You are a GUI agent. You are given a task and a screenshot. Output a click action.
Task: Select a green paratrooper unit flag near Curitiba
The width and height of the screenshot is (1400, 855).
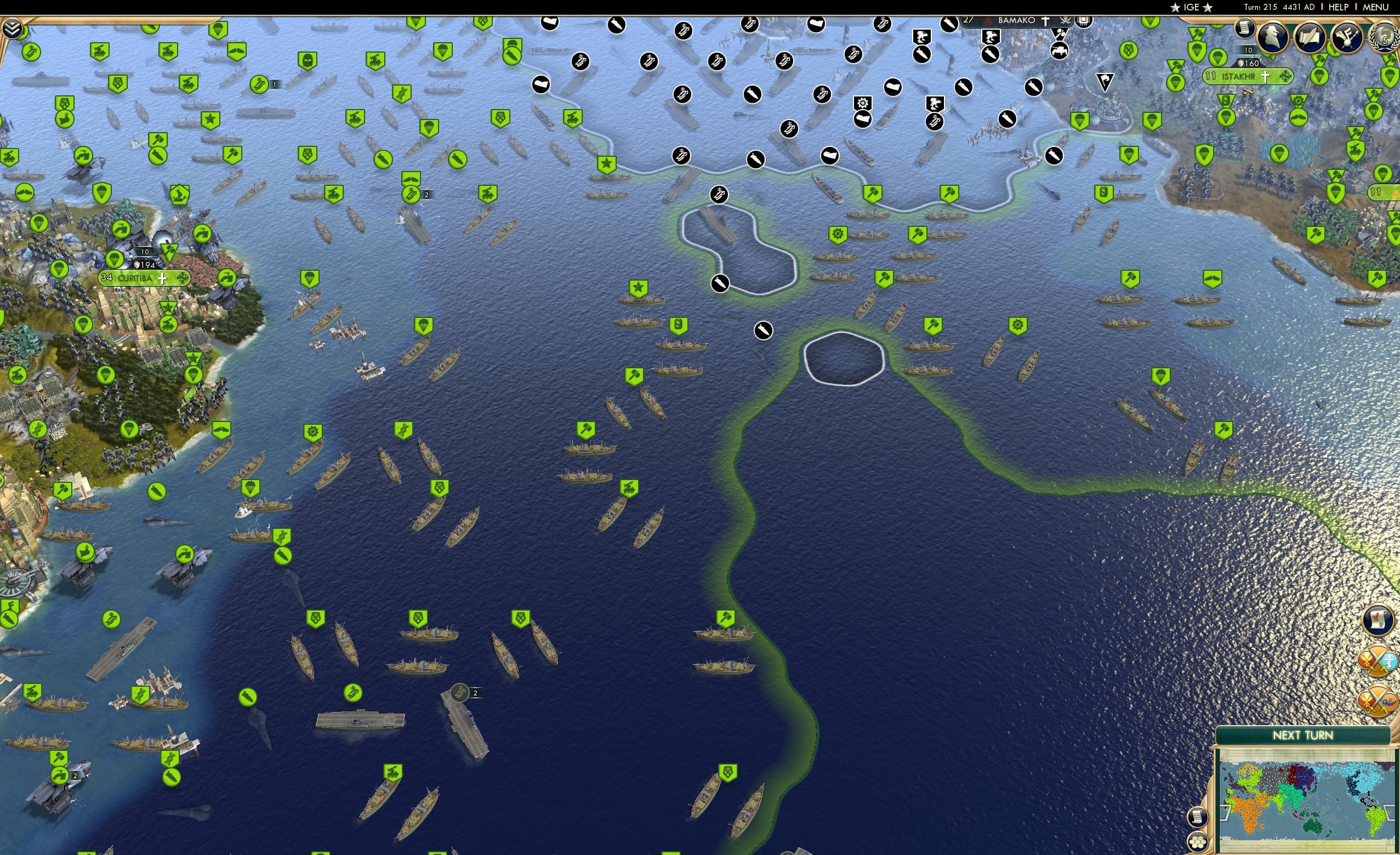(114, 260)
